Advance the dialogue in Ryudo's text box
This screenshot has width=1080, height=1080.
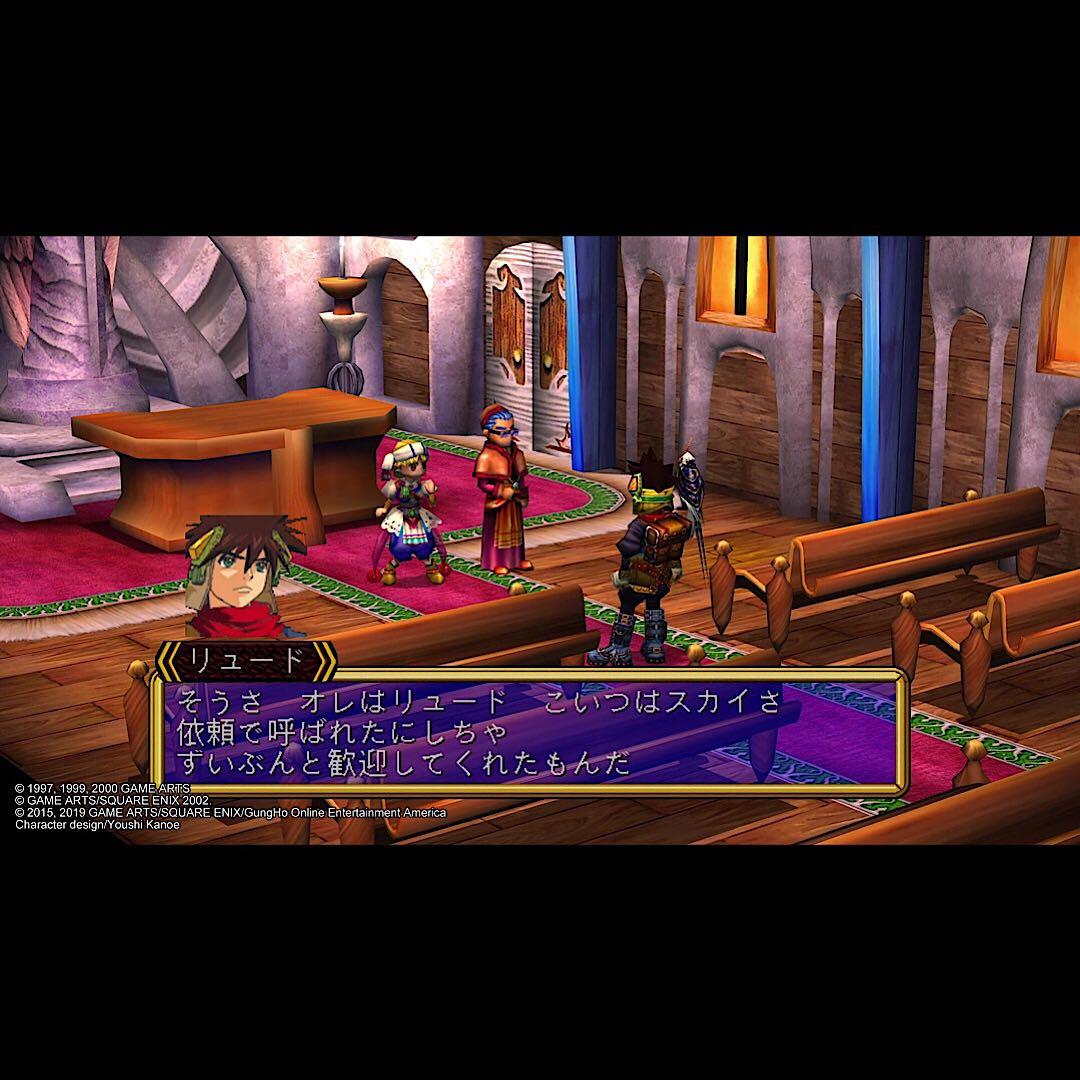(x=528, y=732)
